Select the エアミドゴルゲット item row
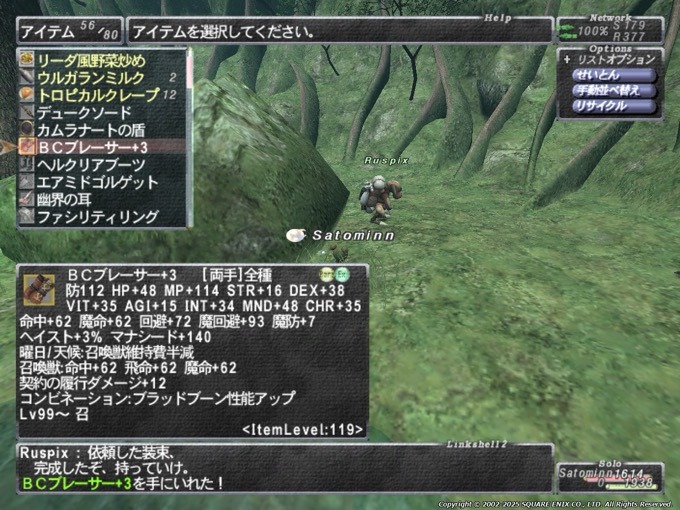Viewport: 680px width, 510px height. pos(98,182)
